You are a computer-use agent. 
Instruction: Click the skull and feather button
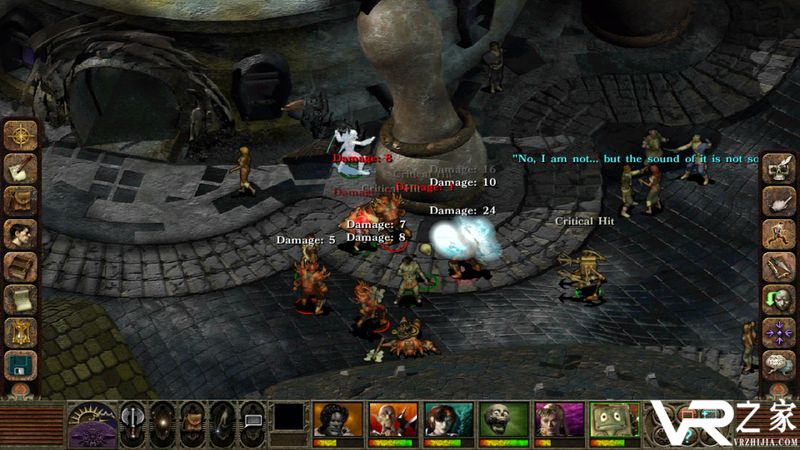777,169
